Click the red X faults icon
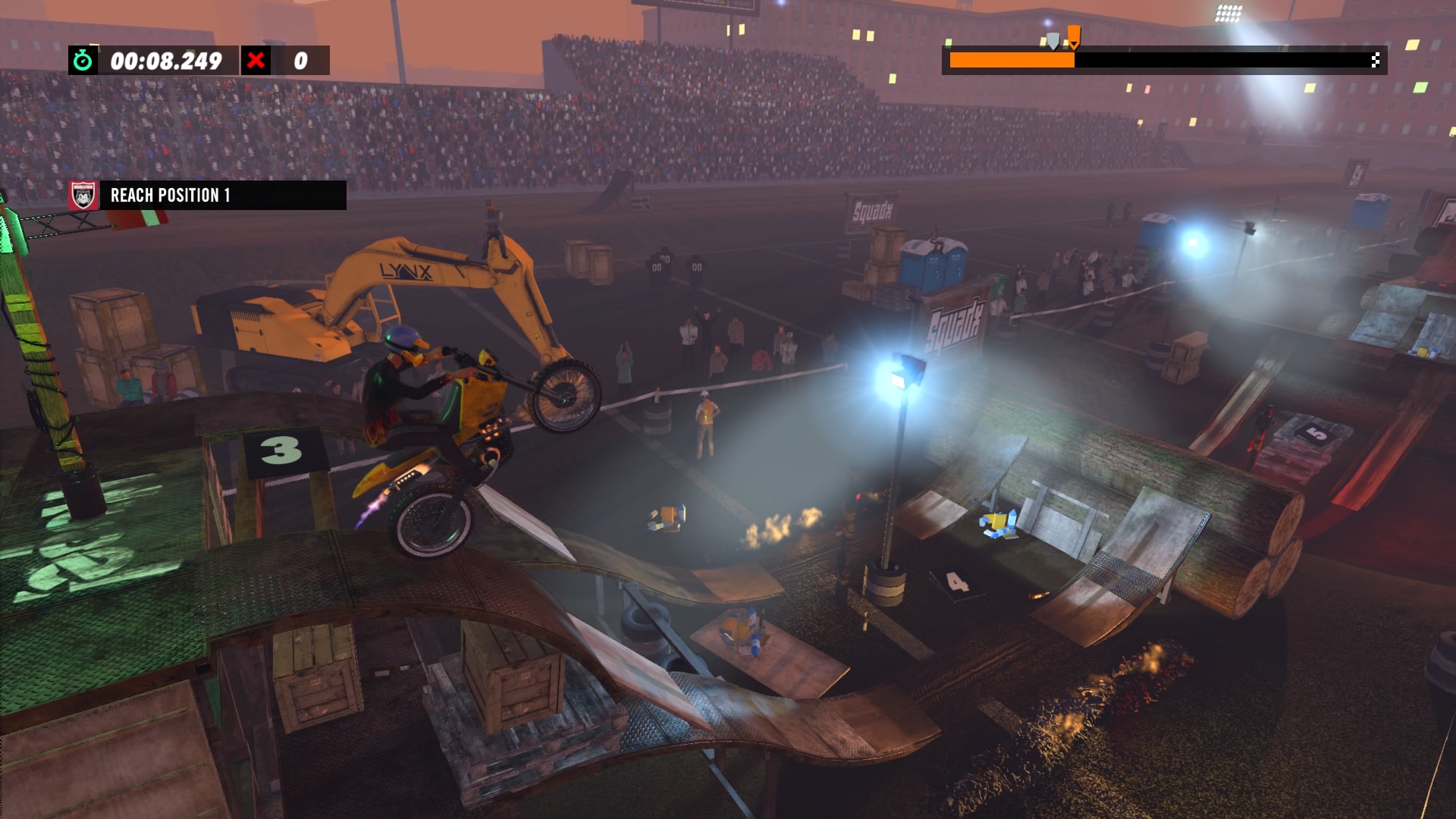 [x=256, y=61]
